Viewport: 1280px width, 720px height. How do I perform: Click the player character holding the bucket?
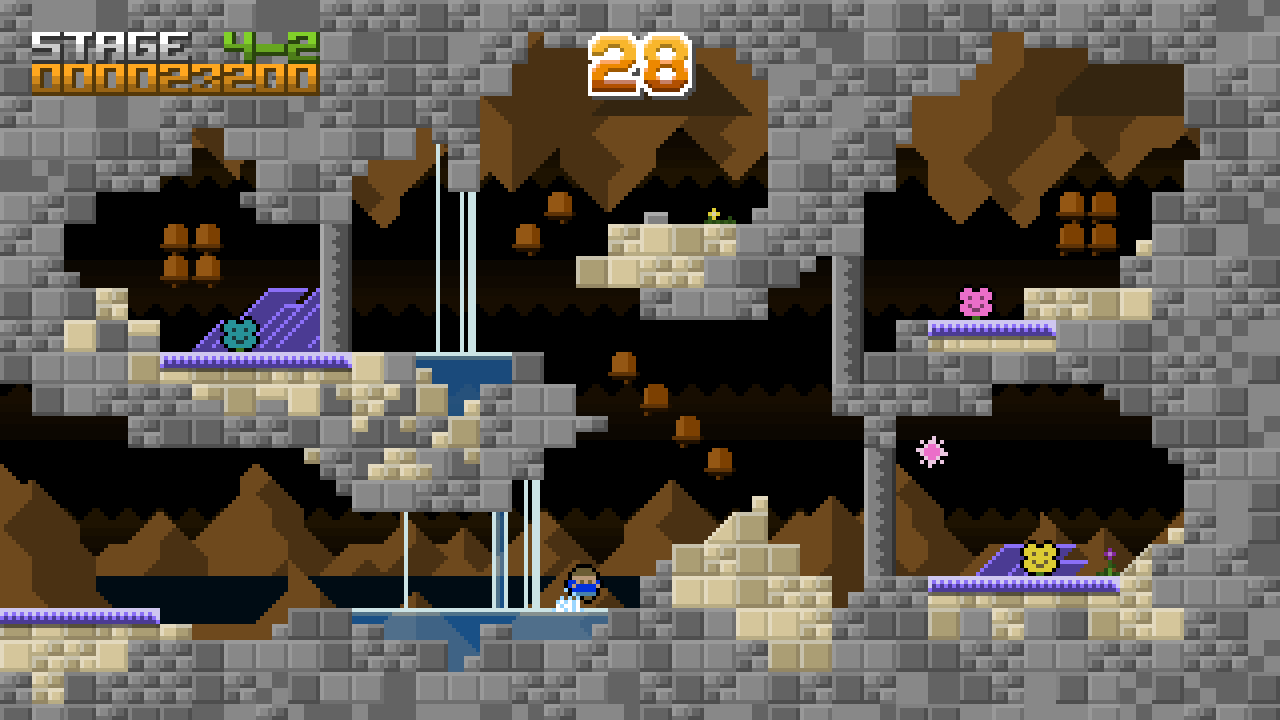(581, 585)
